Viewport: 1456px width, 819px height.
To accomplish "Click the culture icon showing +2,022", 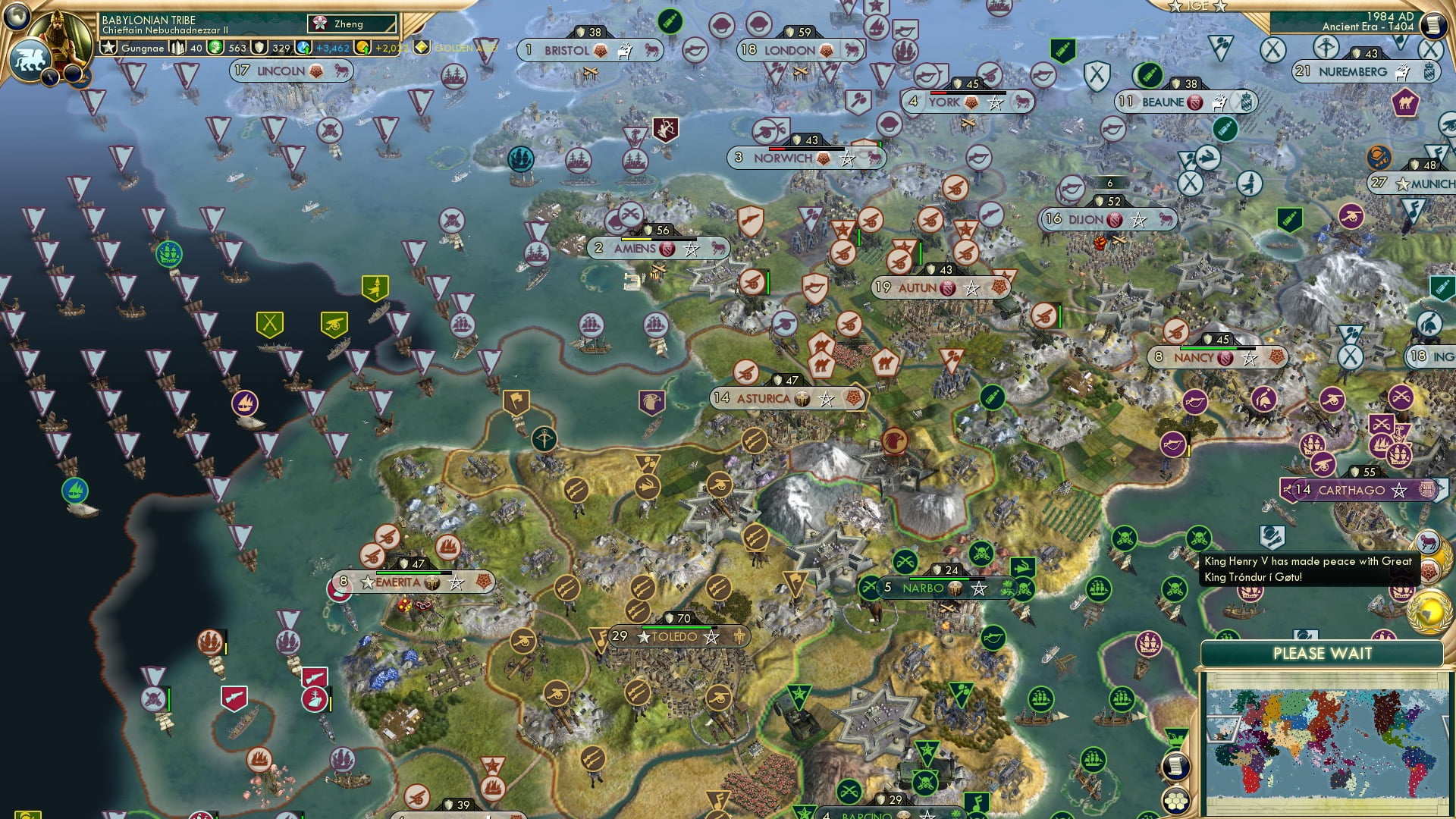I will click(362, 48).
